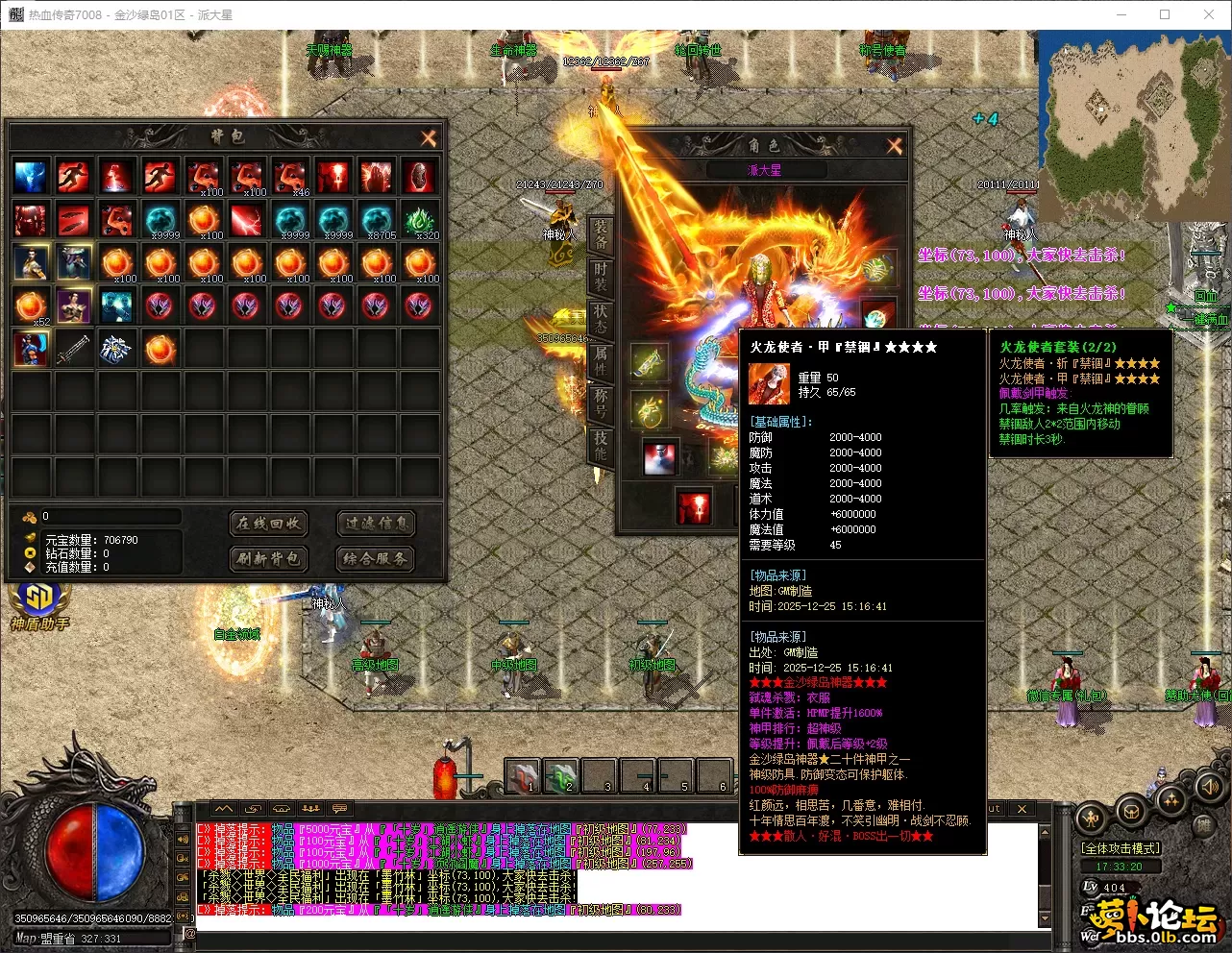Toggle the 全体攻击模式 attack mode label

1120,848
